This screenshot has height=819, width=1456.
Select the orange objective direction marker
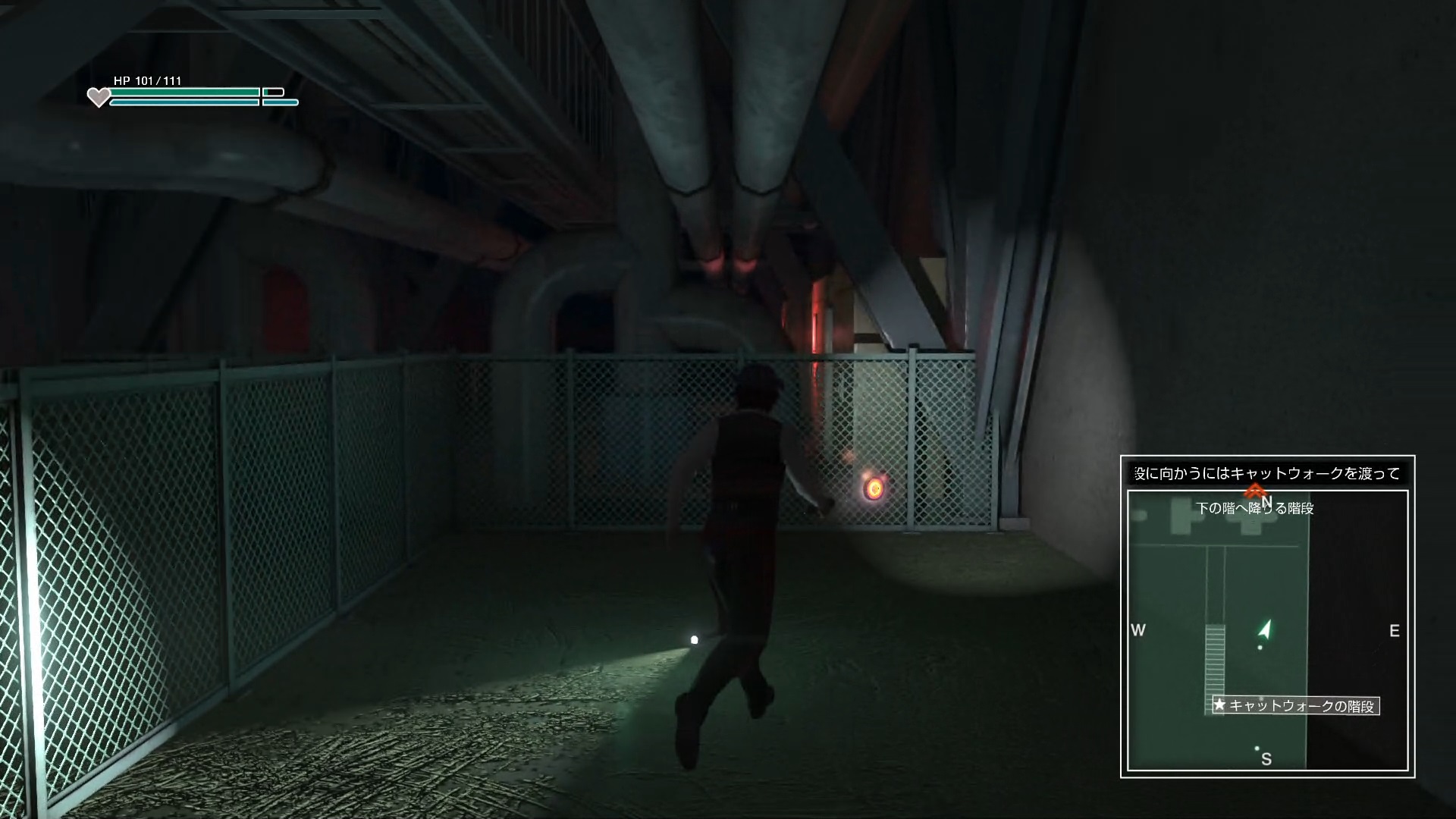[1255, 490]
